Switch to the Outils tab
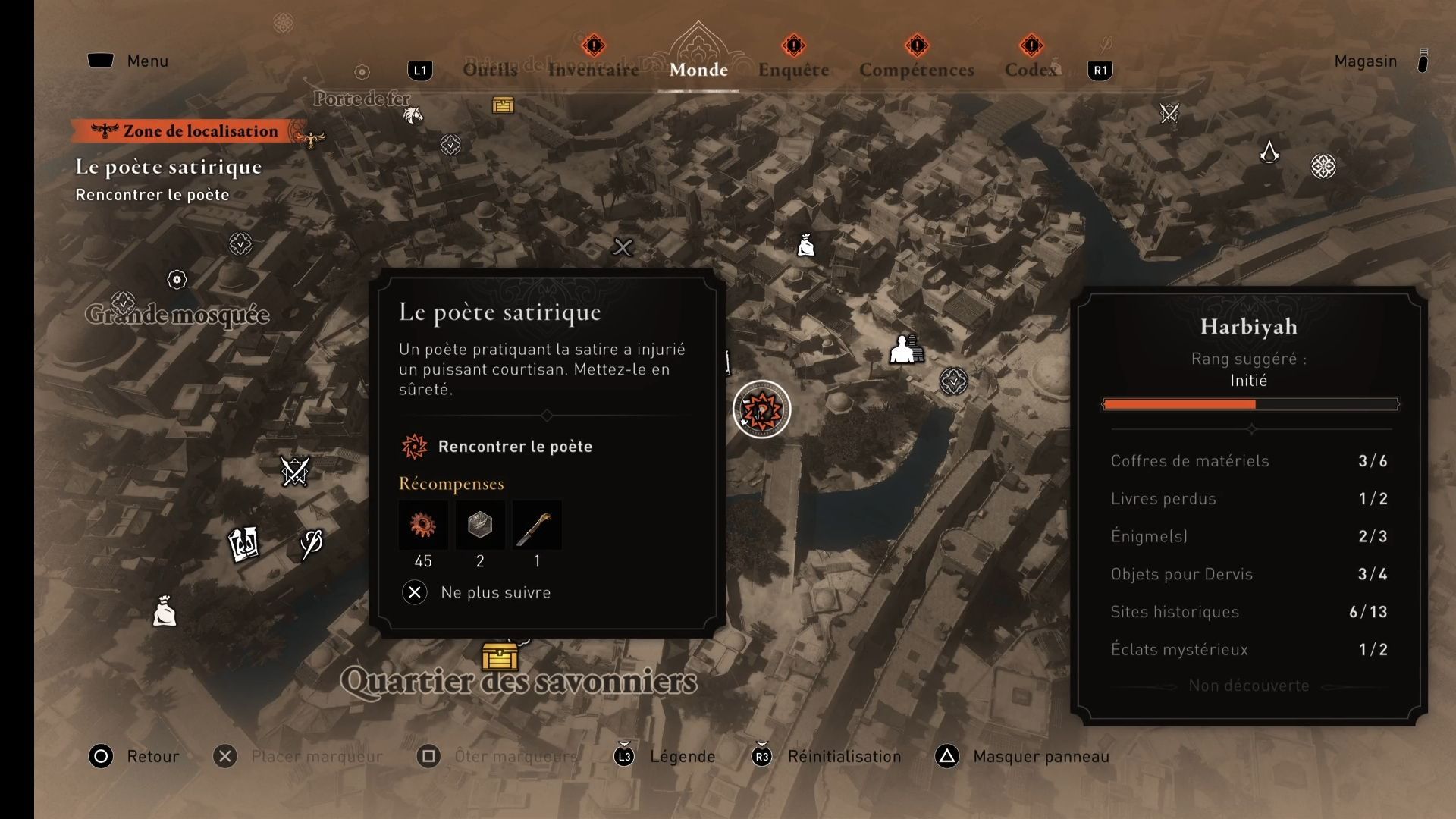1456x819 pixels. [x=490, y=70]
